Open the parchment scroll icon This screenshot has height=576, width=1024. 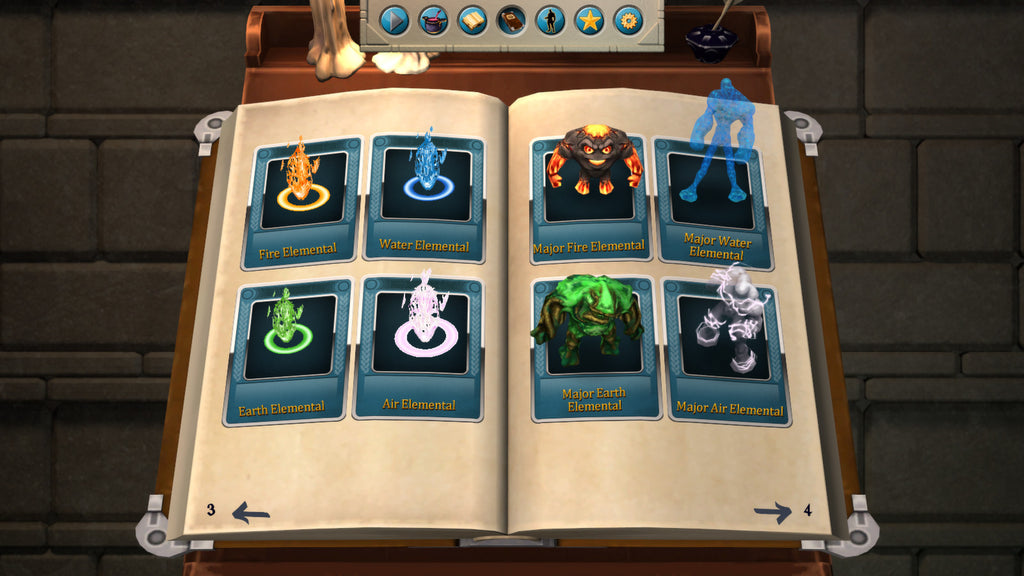[472, 20]
